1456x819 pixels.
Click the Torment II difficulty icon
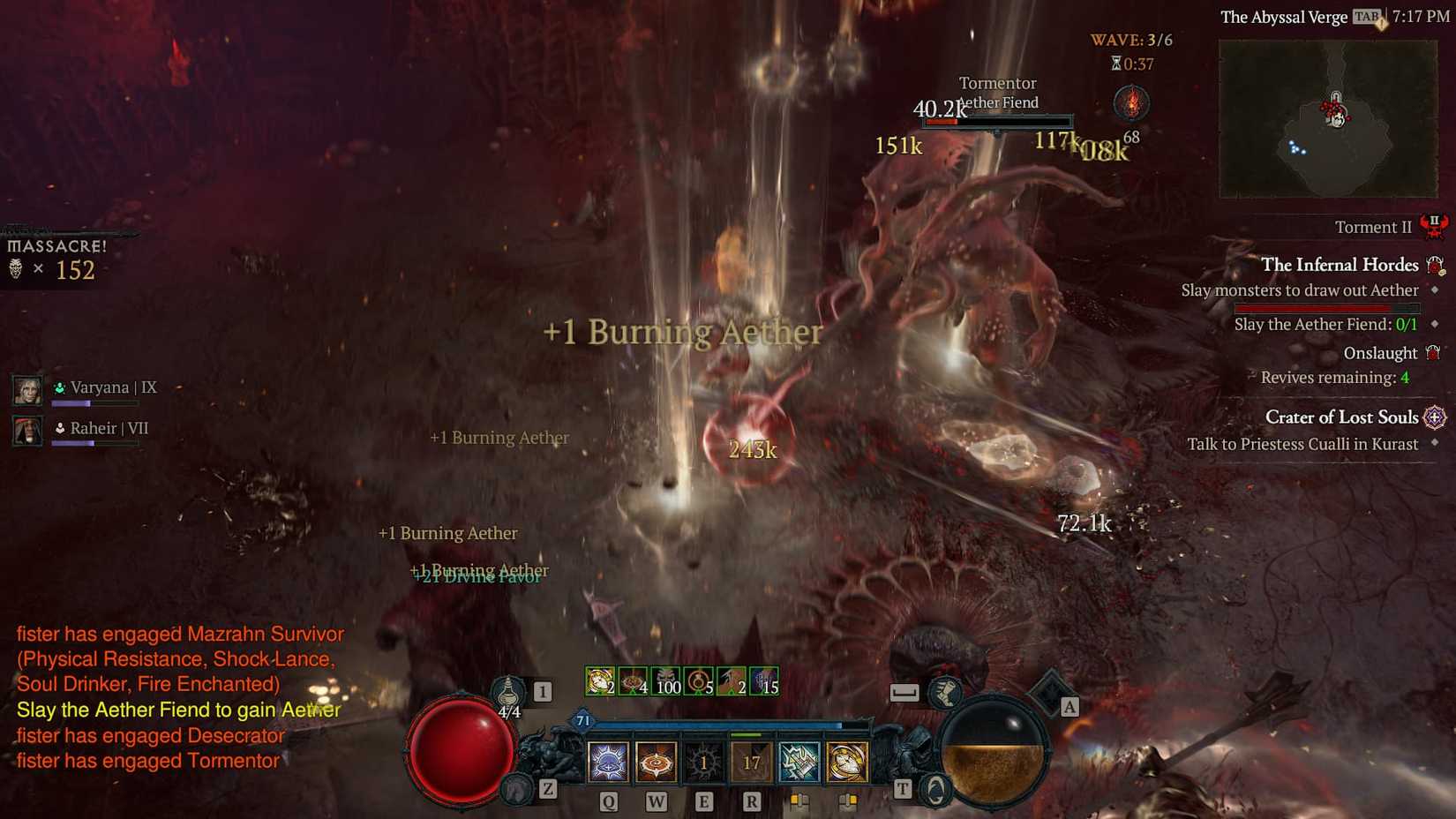point(1435,226)
